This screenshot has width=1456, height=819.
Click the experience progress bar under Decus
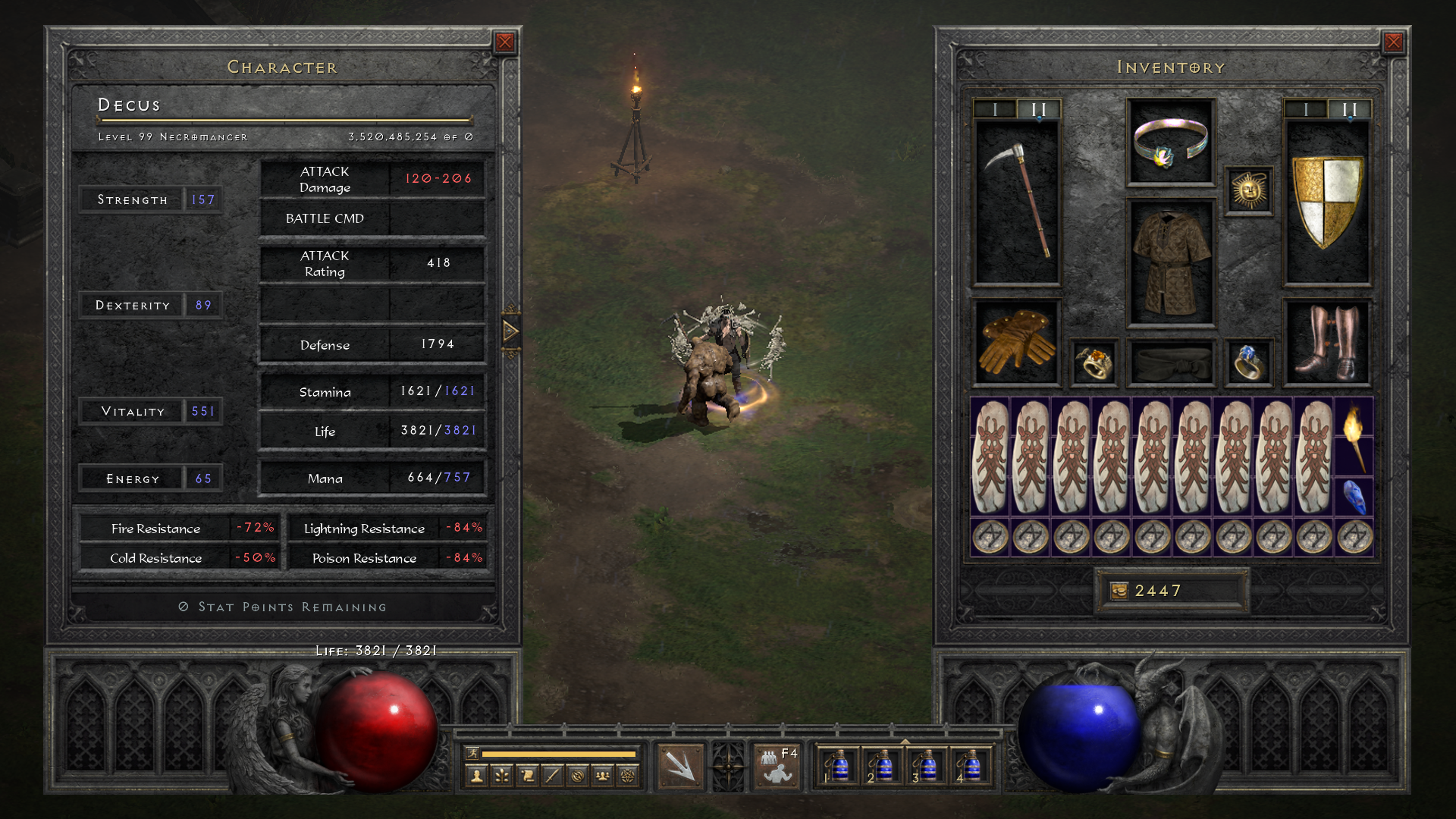[284, 120]
